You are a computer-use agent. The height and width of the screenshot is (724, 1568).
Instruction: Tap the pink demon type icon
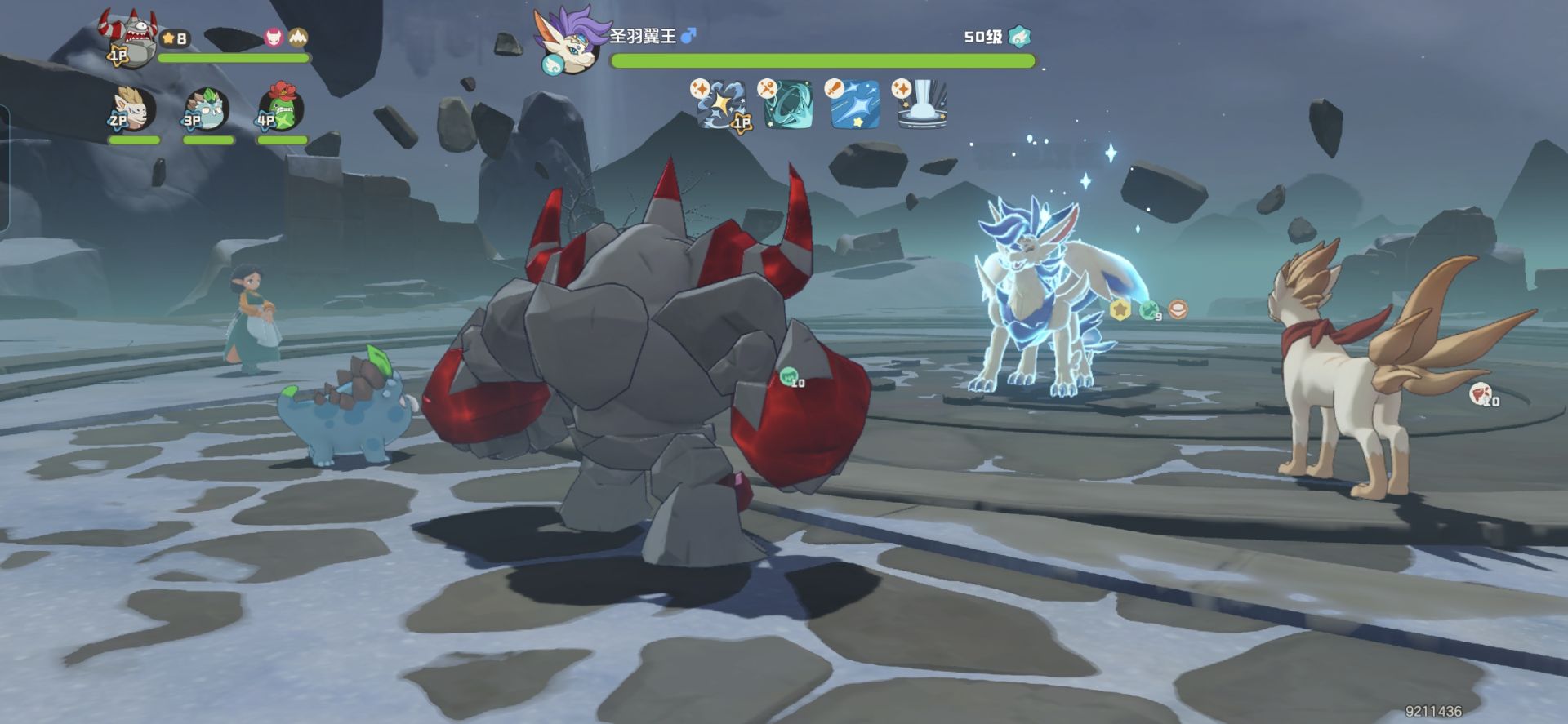point(274,38)
